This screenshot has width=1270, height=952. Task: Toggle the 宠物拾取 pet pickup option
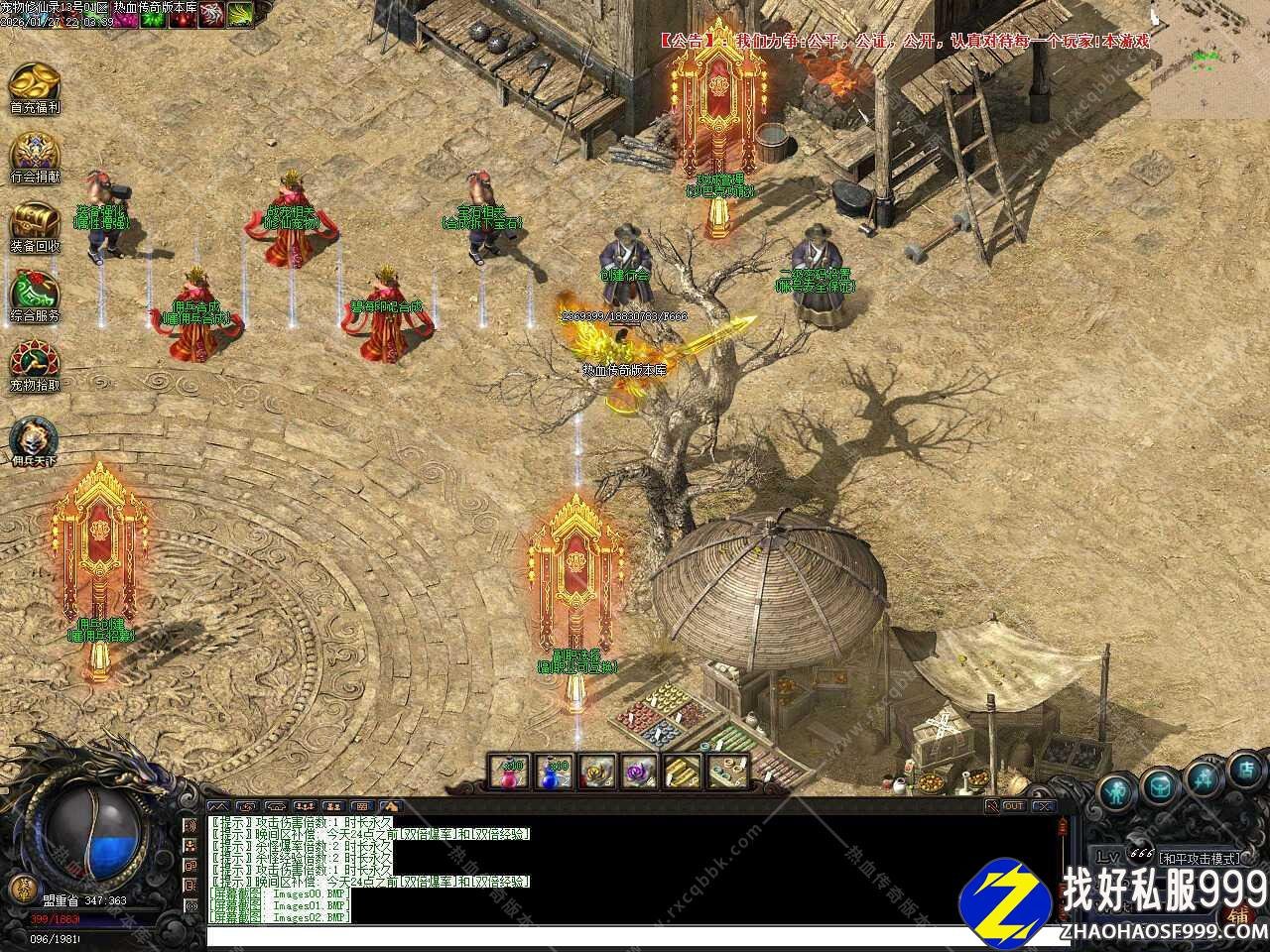click(x=35, y=365)
